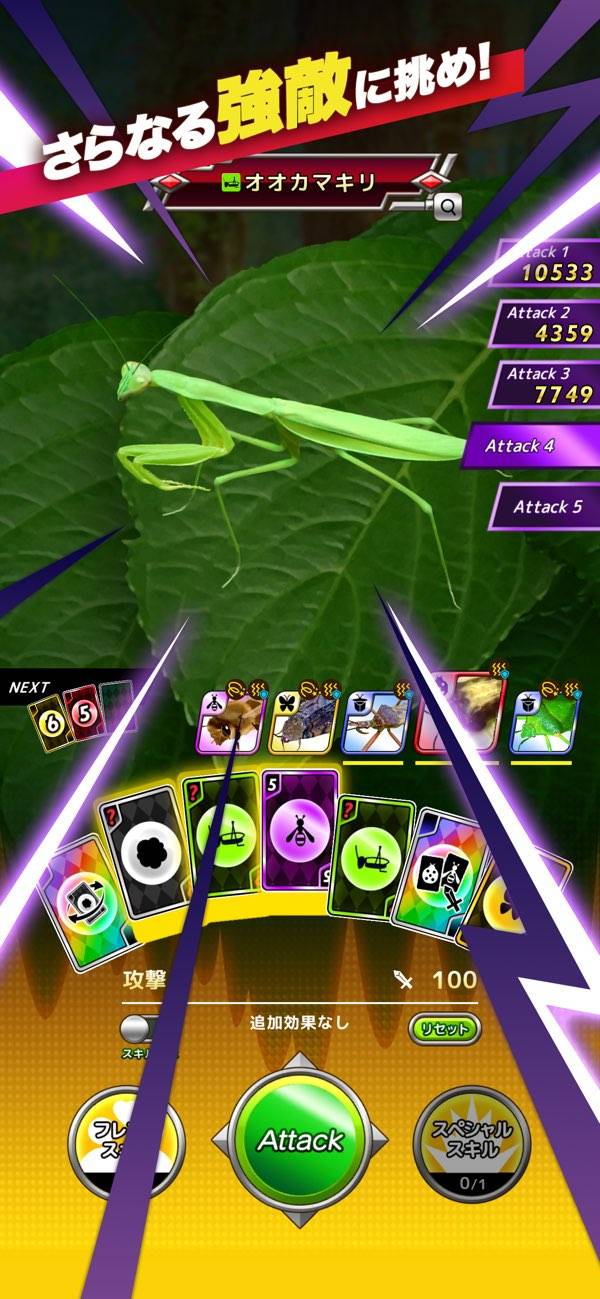Toggle the skill switch slider
Viewport: 600px width, 1299px height.
pos(141,1028)
